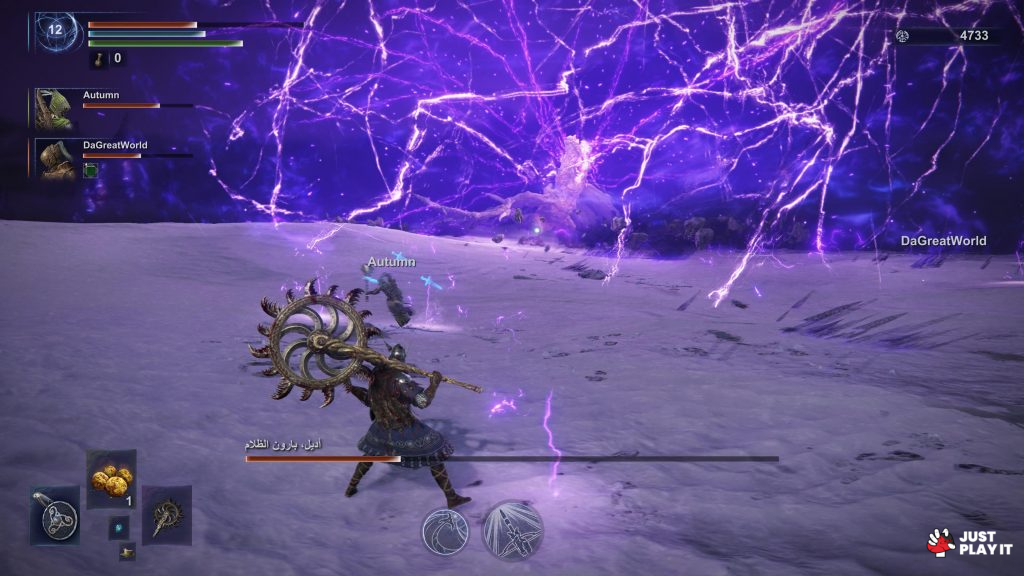The height and width of the screenshot is (576, 1024).
Task: Select the golden fruit consumable slot
Action: [111, 479]
